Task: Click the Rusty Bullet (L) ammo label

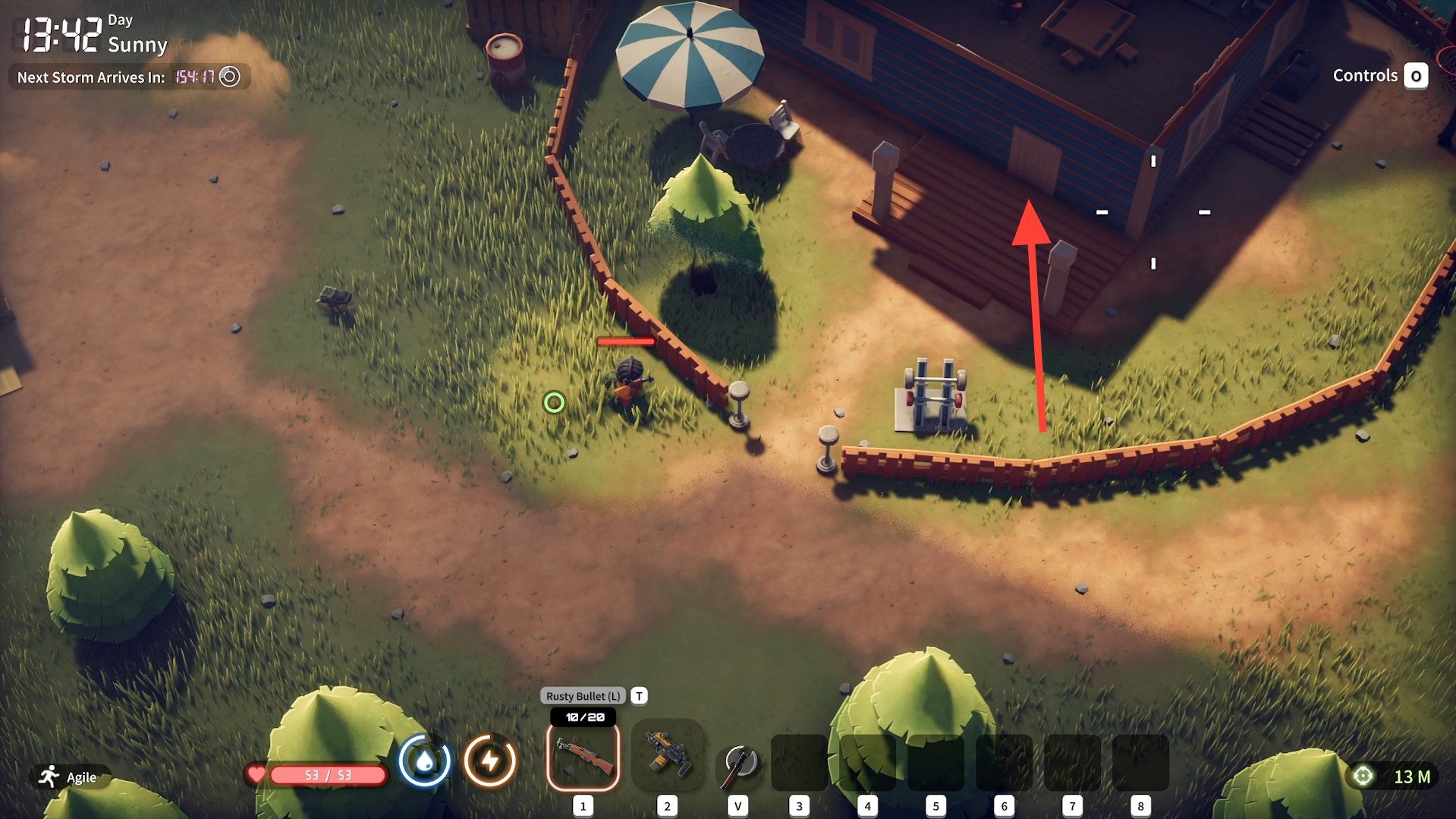Action: pos(583,696)
